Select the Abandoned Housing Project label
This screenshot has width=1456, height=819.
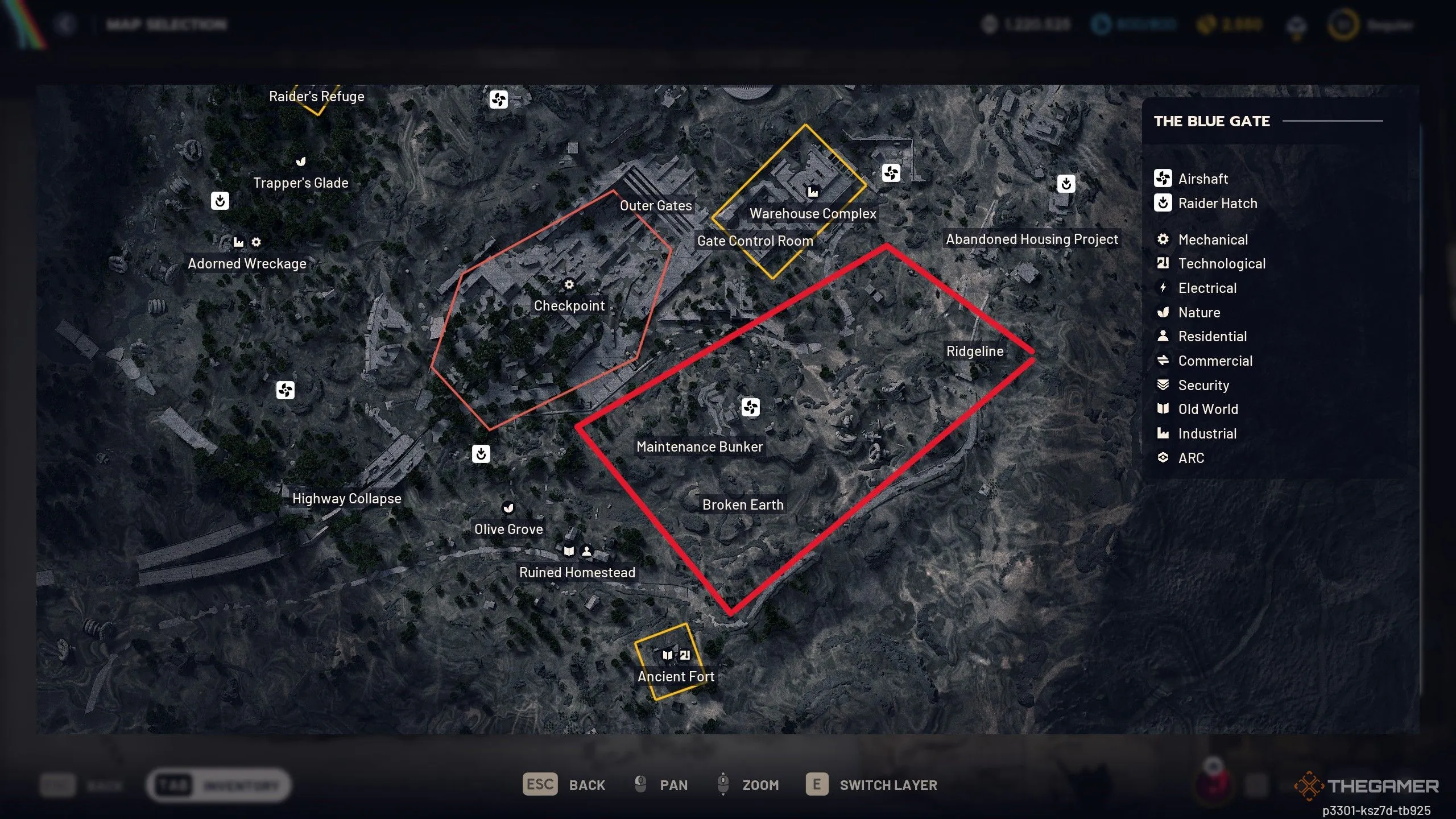click(x=1032, y=239)
